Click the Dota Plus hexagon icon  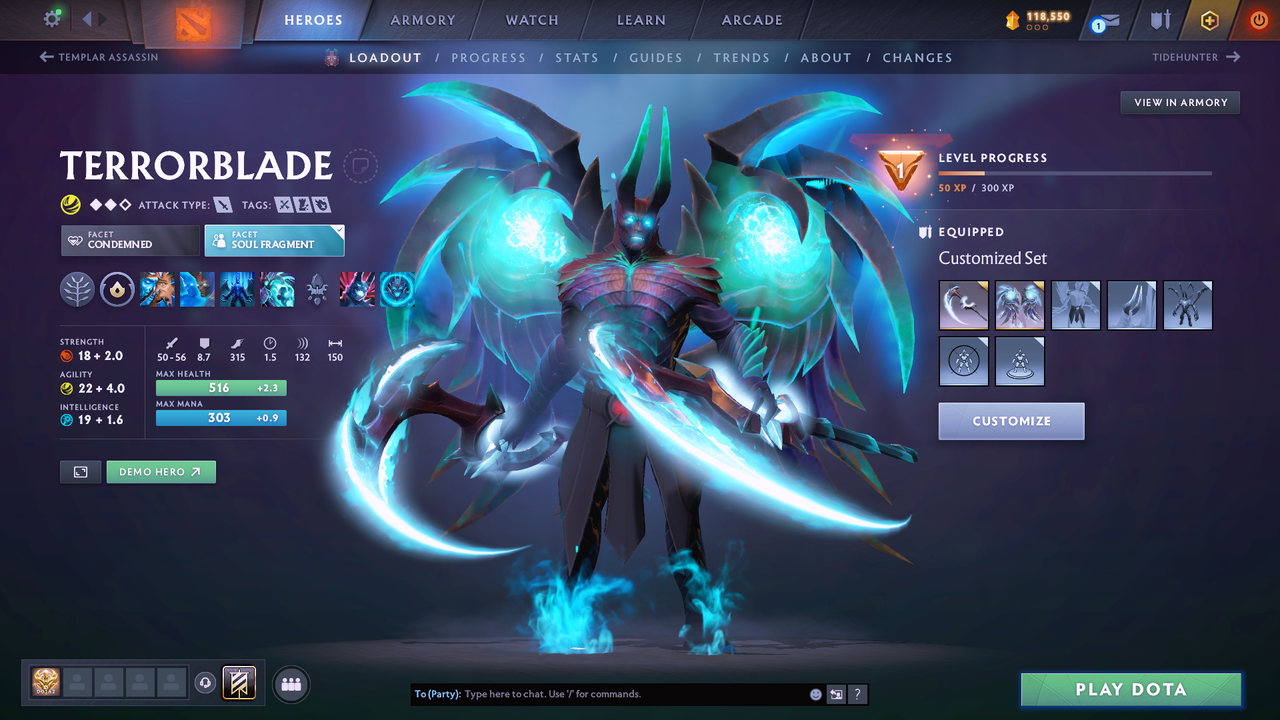pyautogui.click(x=1210, y=19)
